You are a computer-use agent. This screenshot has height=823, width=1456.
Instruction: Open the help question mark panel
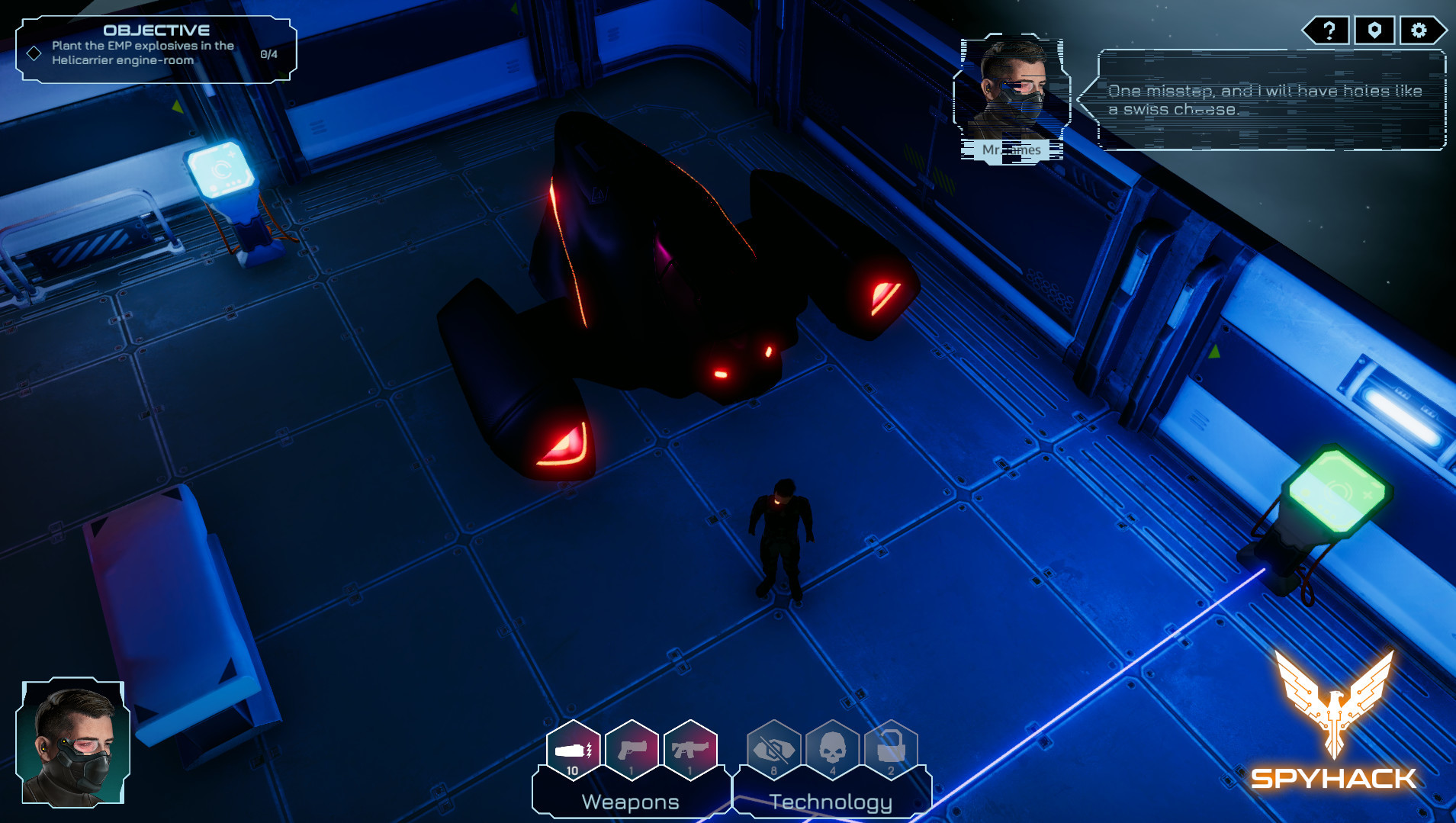click(1329, 31)
